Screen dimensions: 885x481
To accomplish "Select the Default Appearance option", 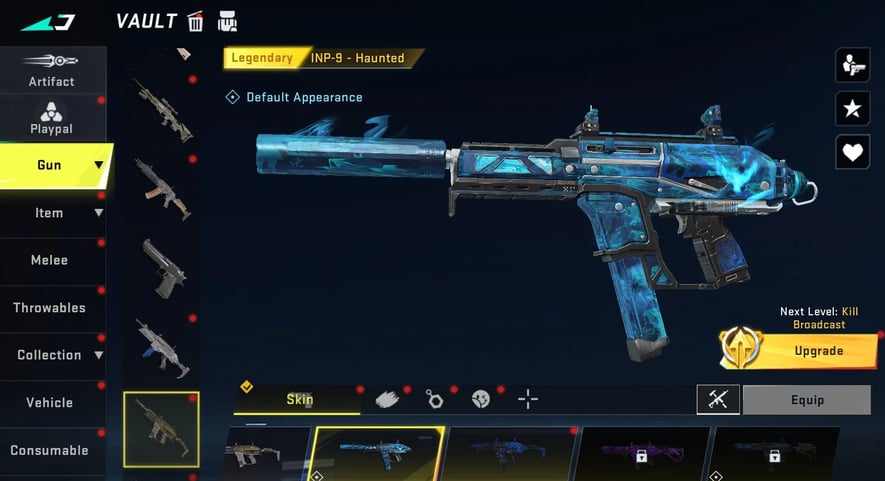I will (x=294, y=97).
